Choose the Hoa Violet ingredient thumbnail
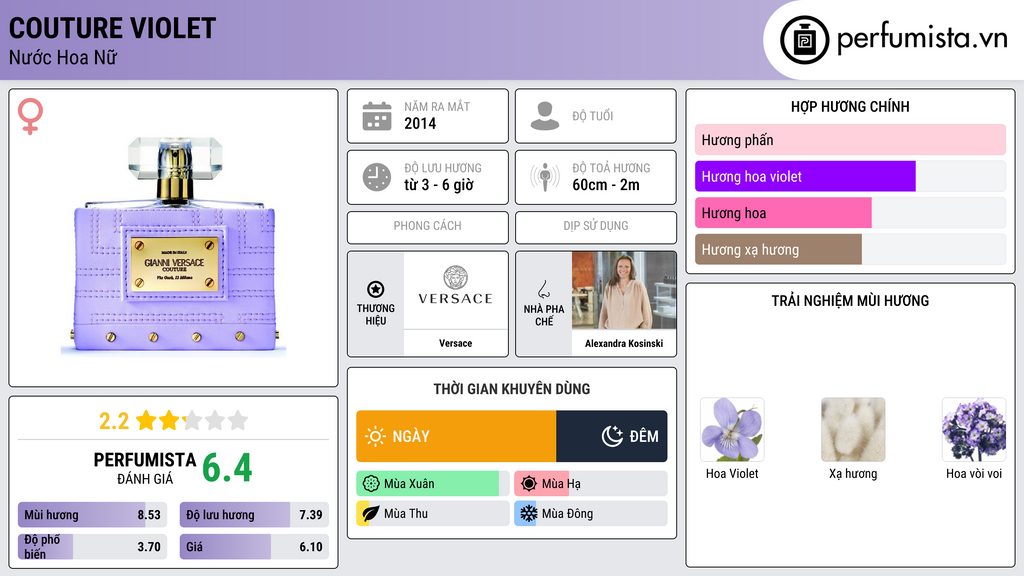Screen dimensions: 1024x576 pos(732,430)
